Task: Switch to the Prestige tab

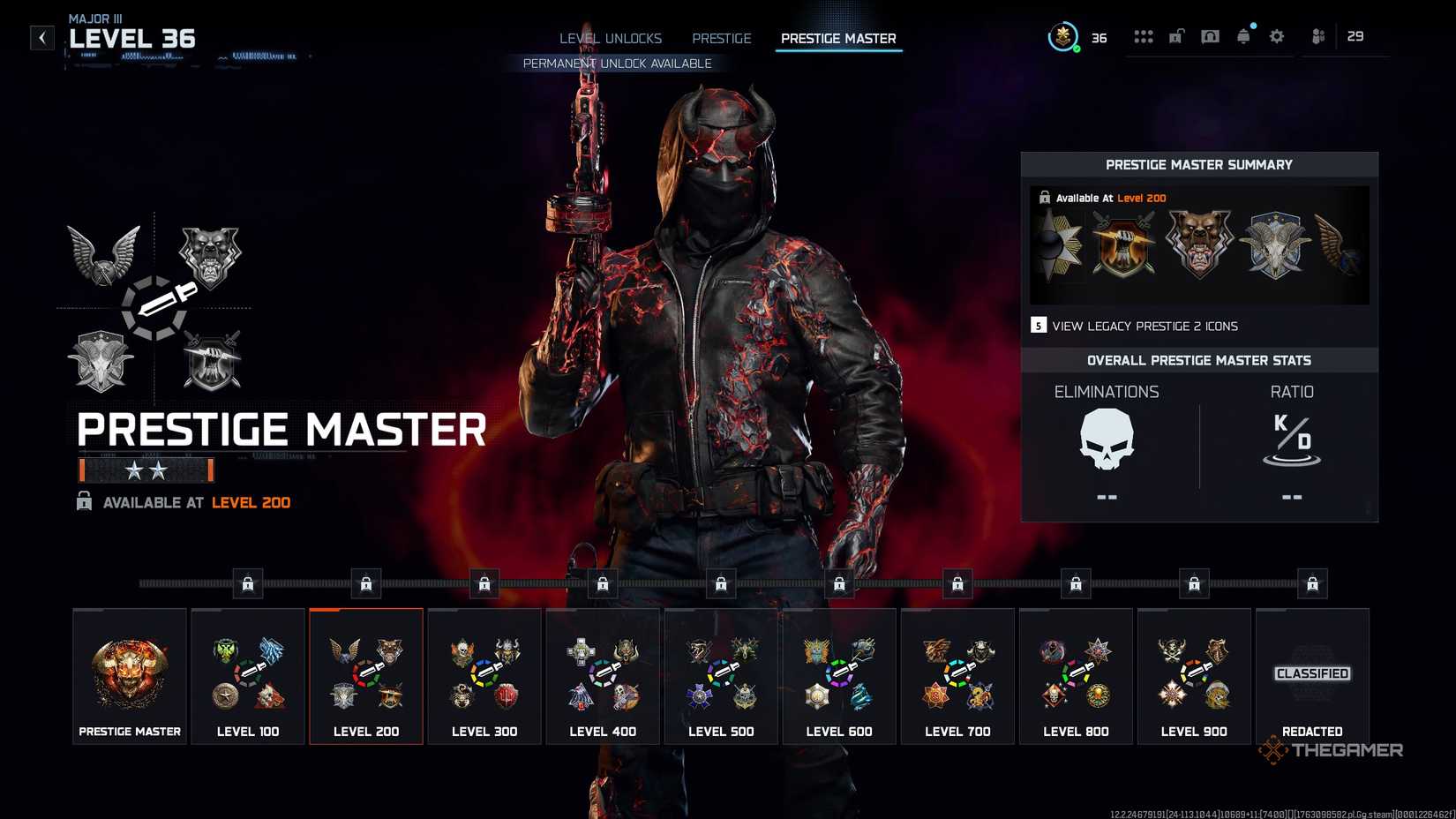Action: pos(721,38)
